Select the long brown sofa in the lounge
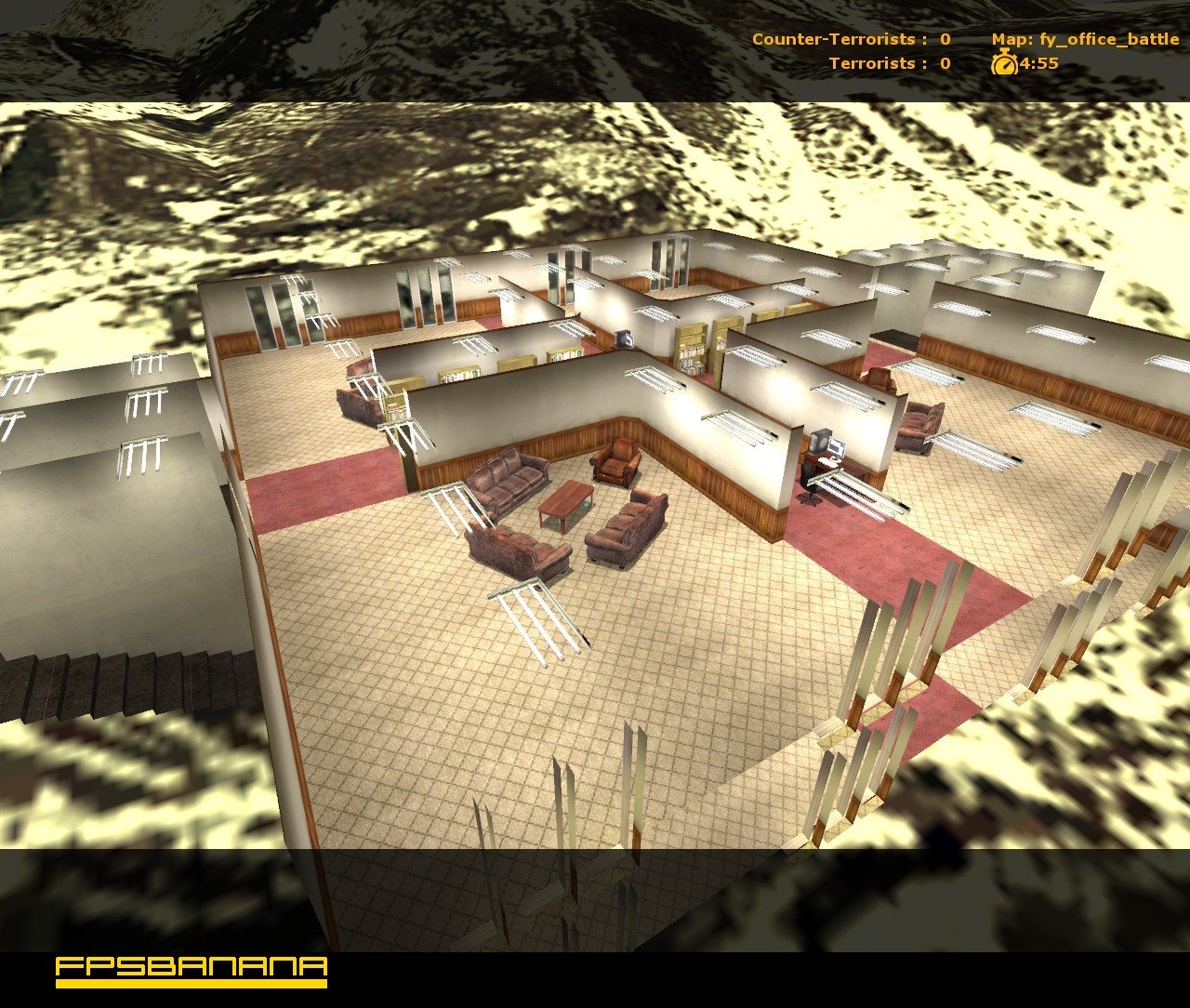This screenshot has height=1008, width=1190. coord(507,479)
